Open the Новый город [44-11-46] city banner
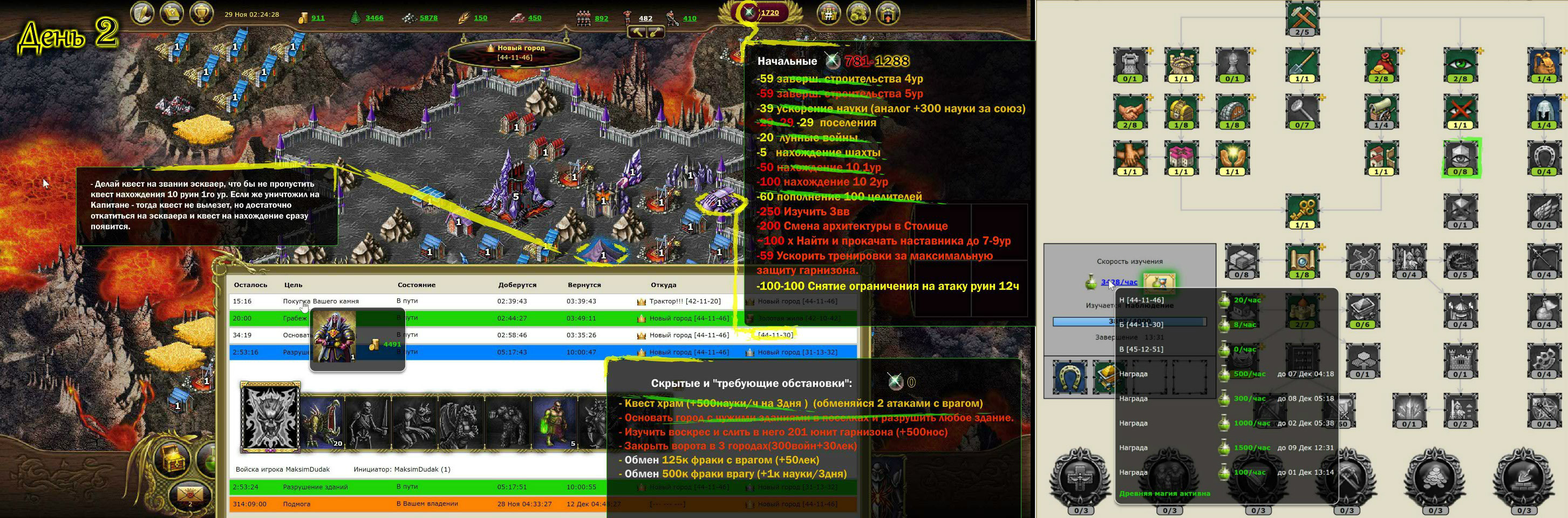 [x=524, y=49]
